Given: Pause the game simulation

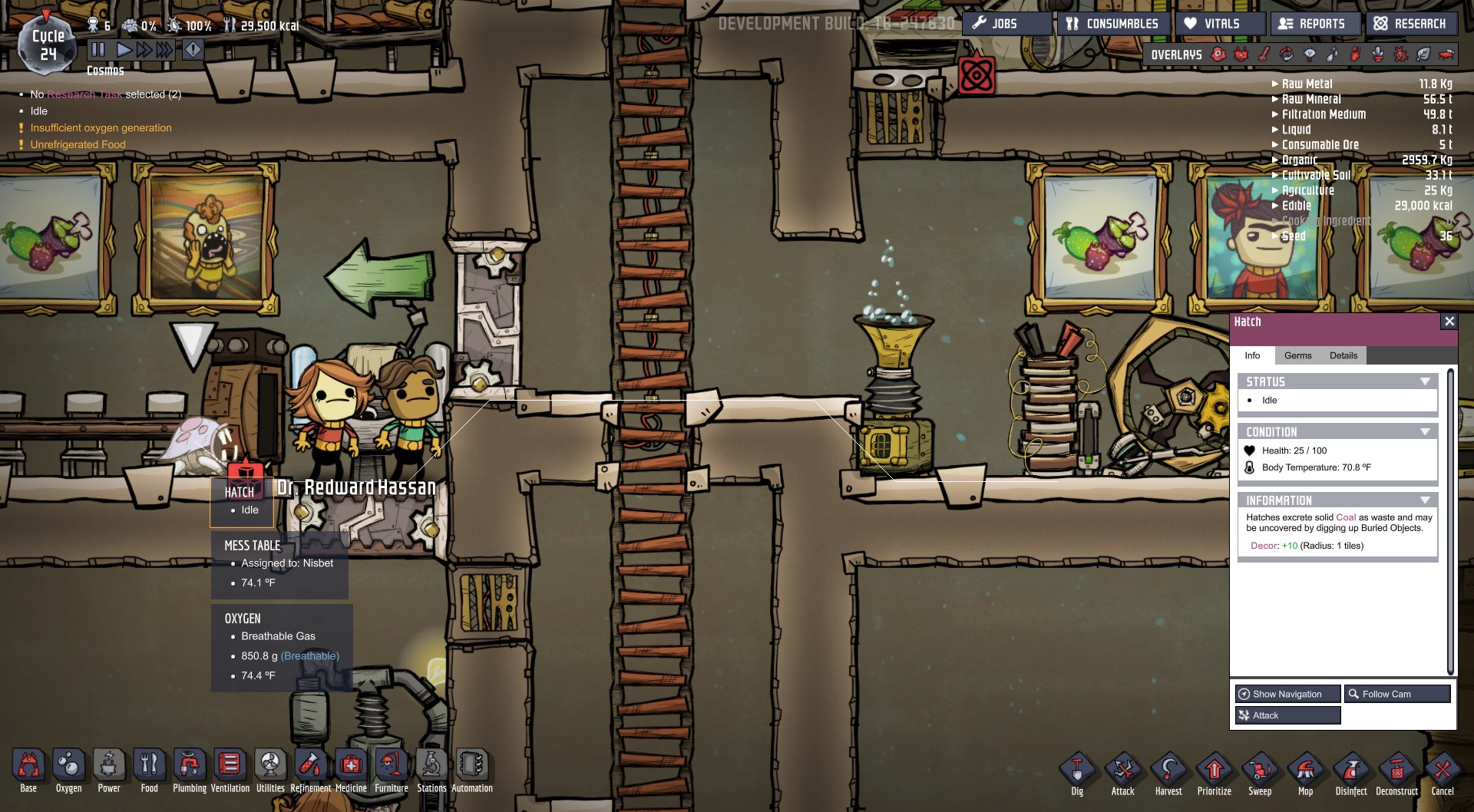Looking at the screenshot, I should click(x=98, y=48).
